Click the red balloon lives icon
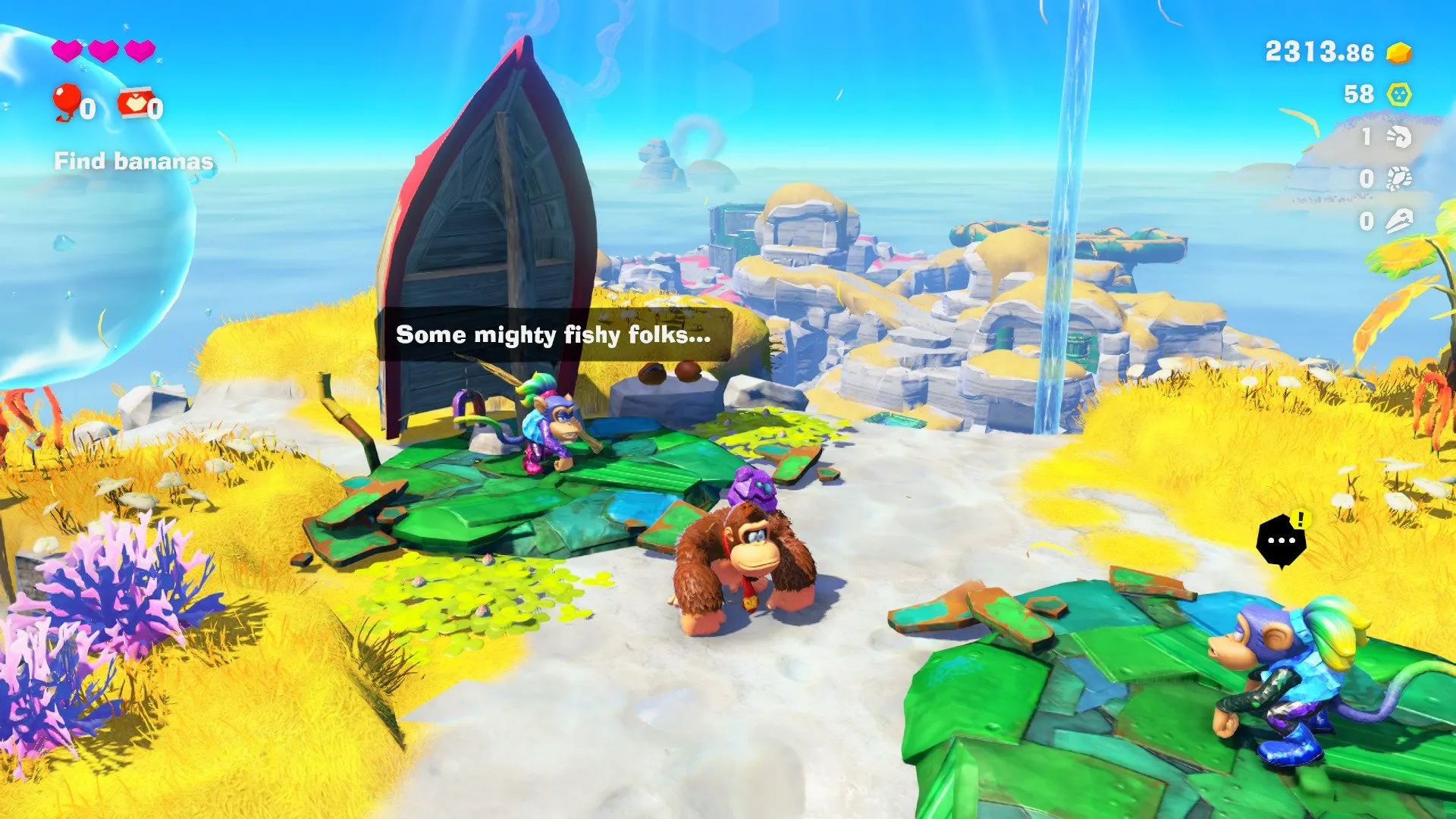Image resolution: width=1456 pixels, height=819 pixels. pyautogui.click(x=67, y=101)
